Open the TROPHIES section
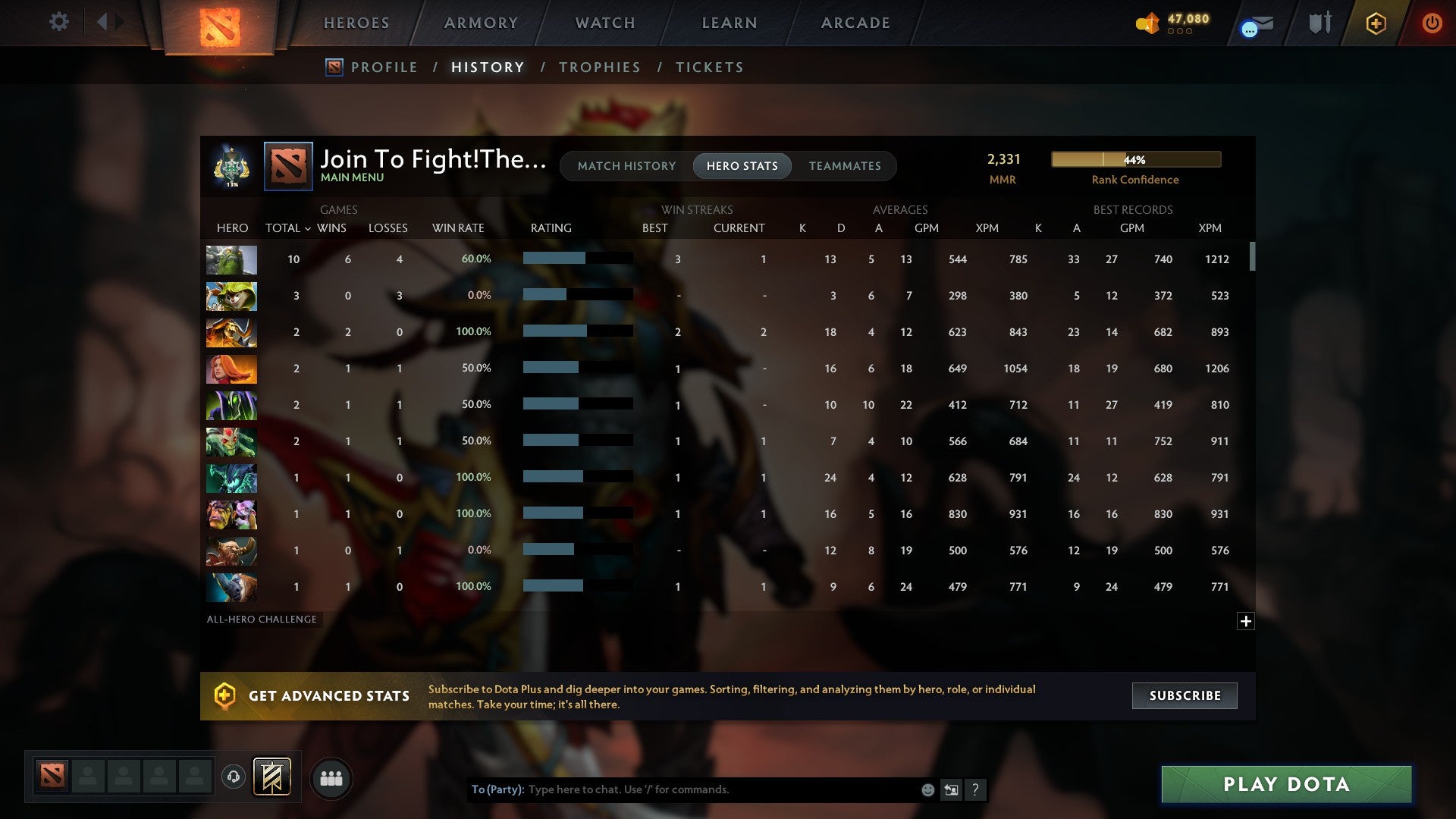Viewport: 1456px width, 819px height. [599, 67]
